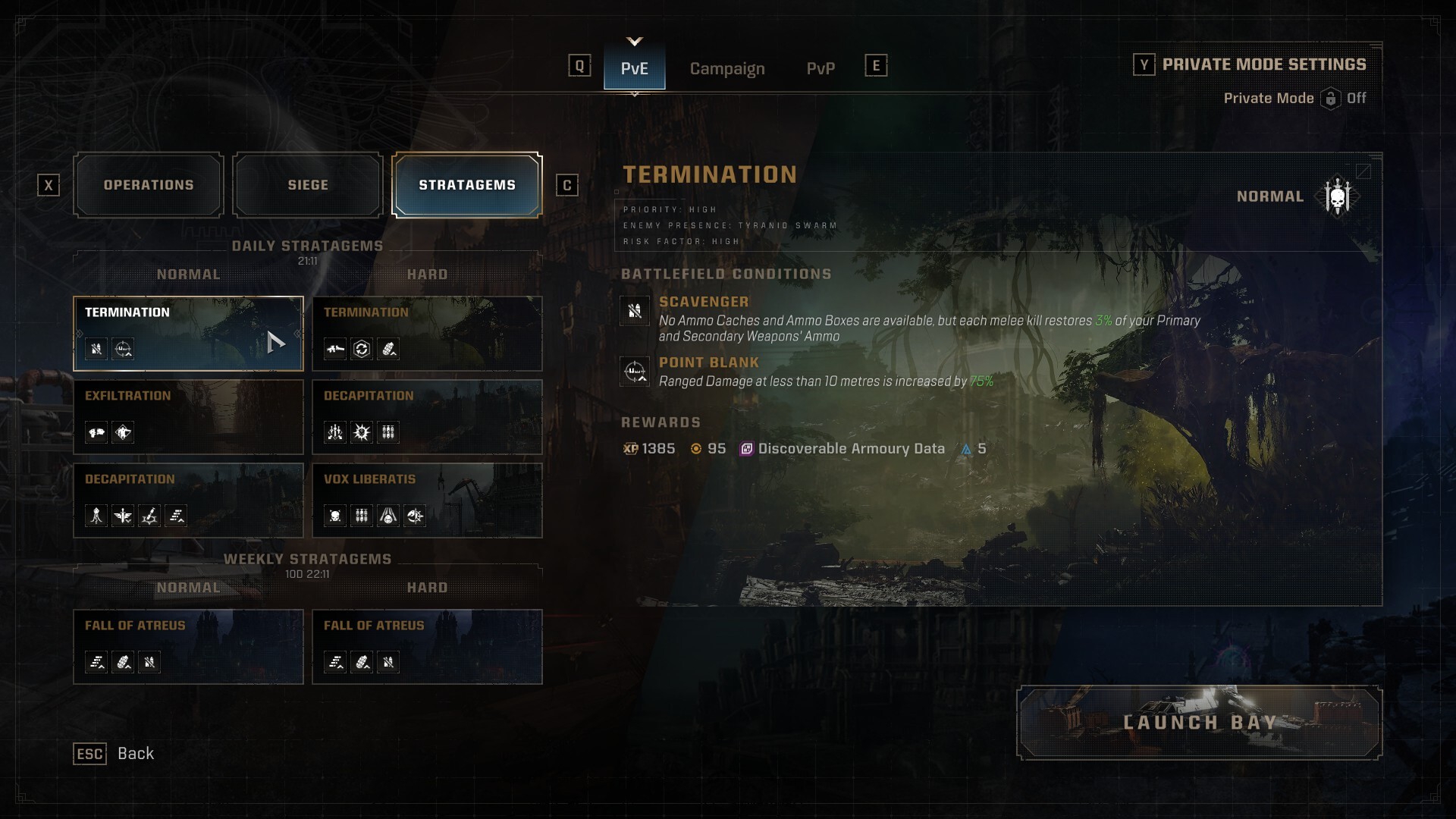Choose the Operations mode button

(149, 185)
